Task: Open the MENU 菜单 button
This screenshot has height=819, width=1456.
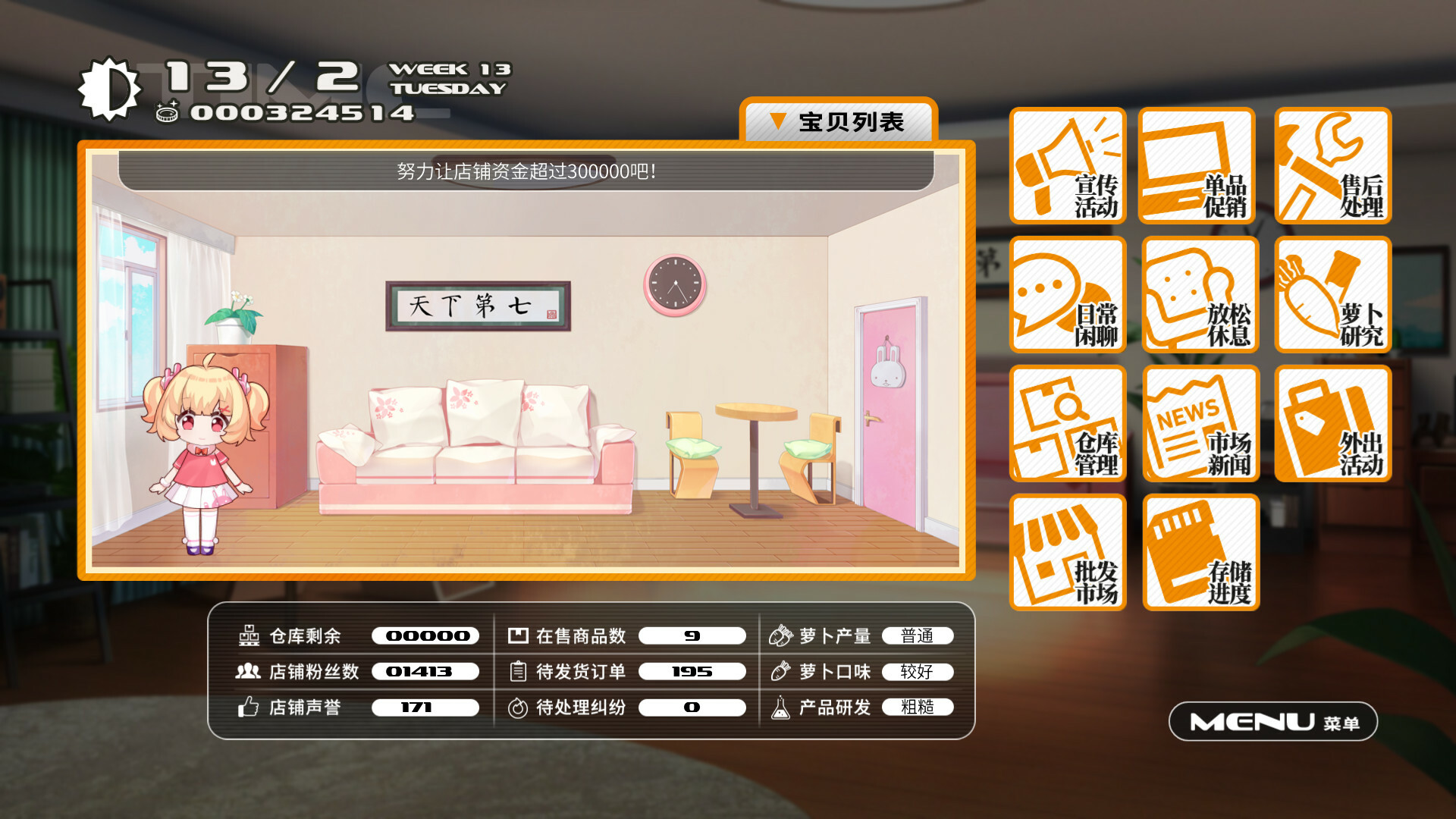Action: [x=1272, y=721]
